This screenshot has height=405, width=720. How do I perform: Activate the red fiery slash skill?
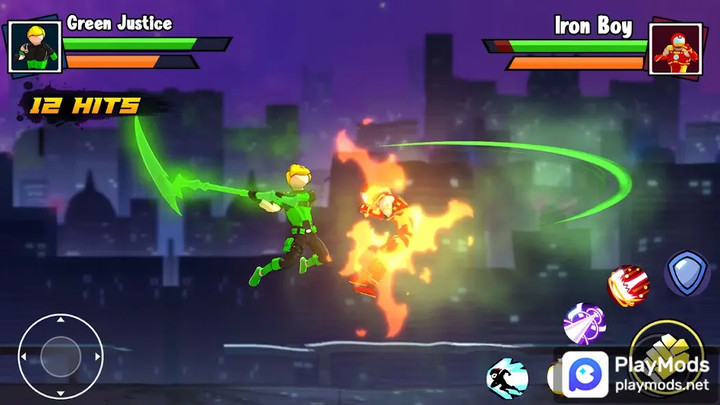click(629, 285)
